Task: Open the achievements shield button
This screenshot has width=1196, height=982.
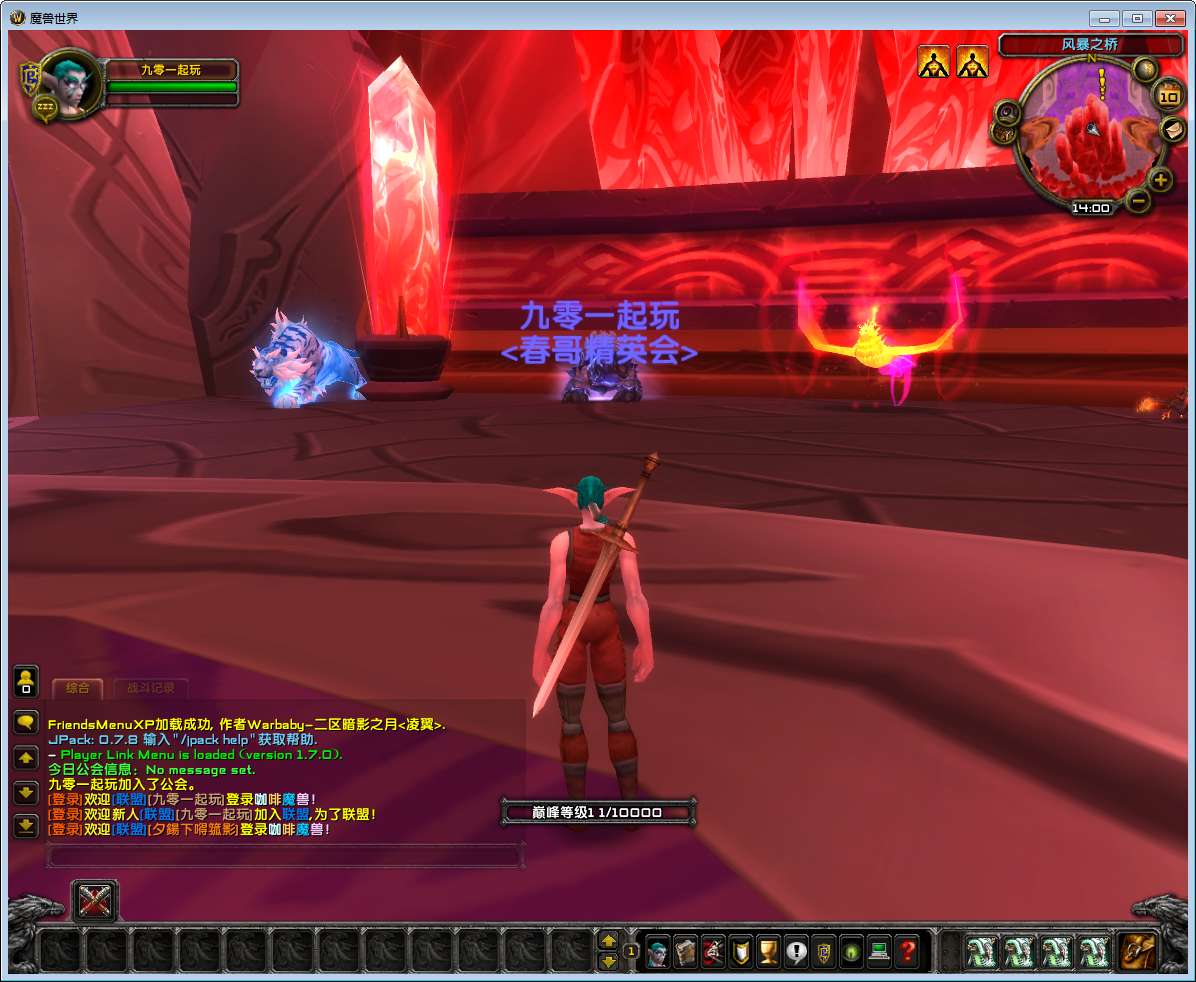Action: [x=741, y=950]
